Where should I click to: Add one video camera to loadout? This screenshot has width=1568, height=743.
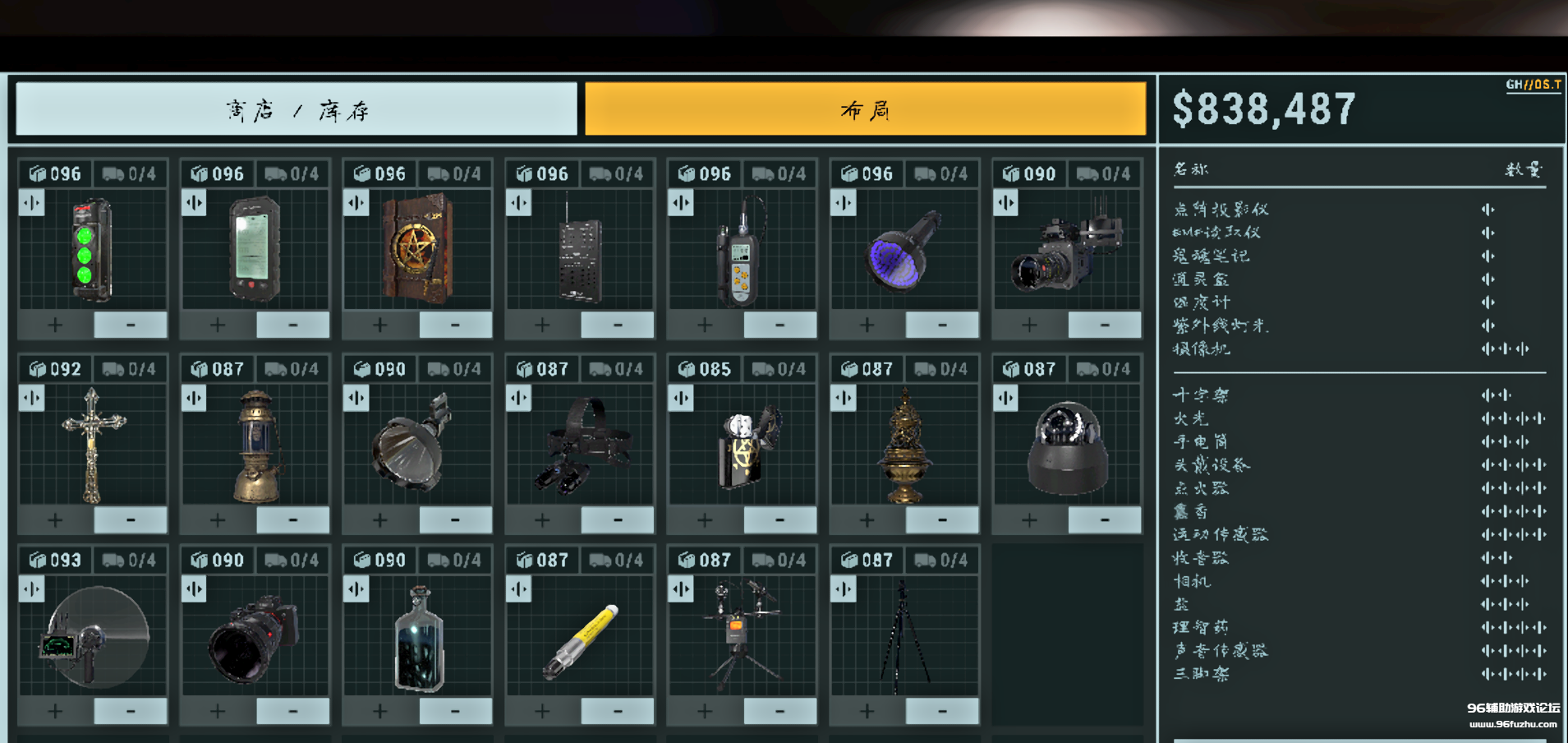[1029, 325]
